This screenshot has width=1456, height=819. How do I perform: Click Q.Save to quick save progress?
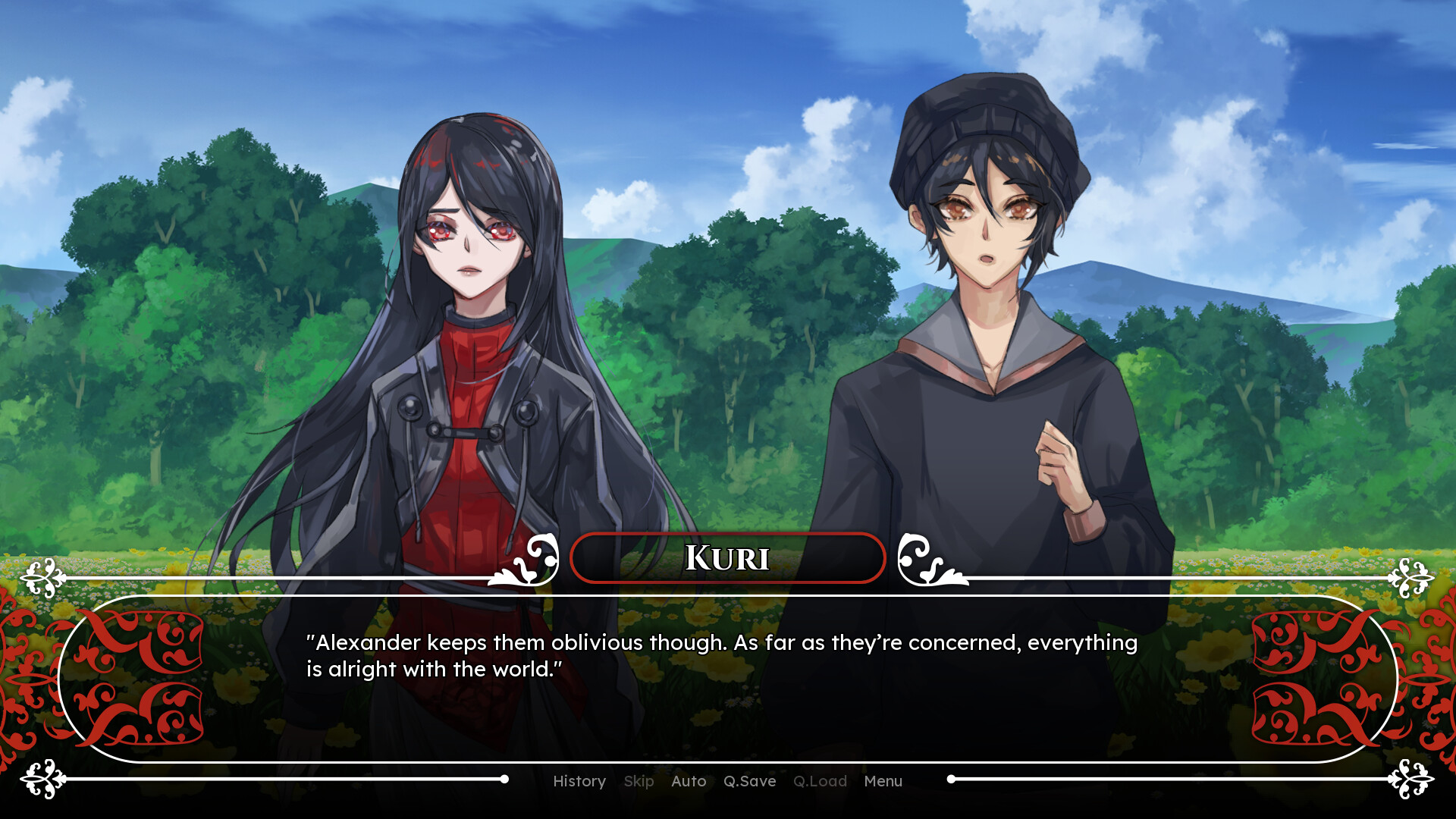pyautogui.click(x=750, y=781)
